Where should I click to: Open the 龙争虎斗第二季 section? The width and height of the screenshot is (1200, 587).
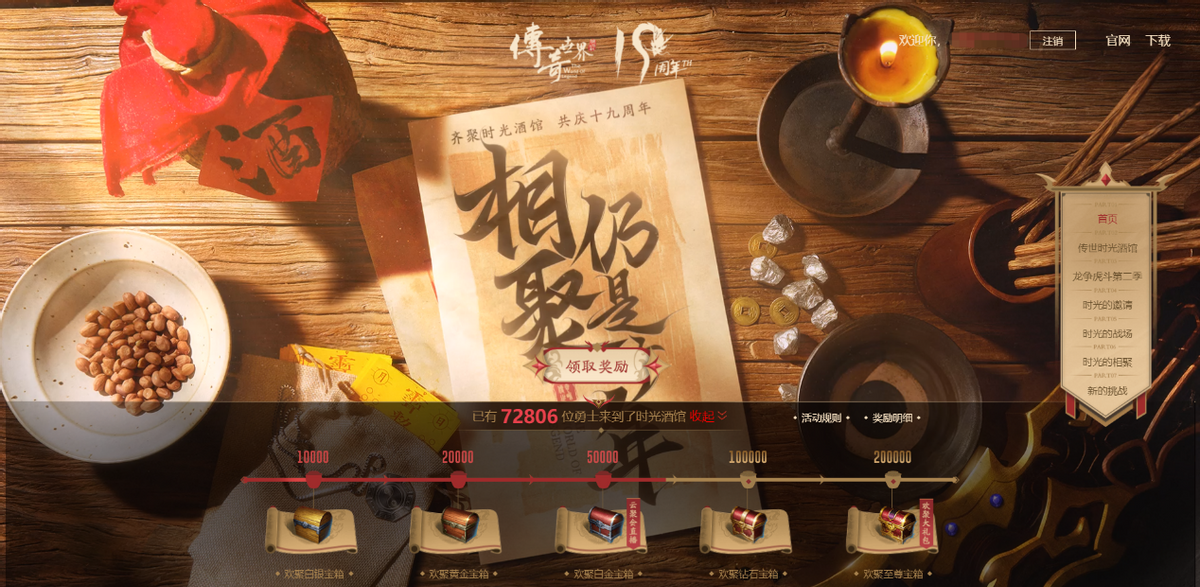tap(1107, 276)
